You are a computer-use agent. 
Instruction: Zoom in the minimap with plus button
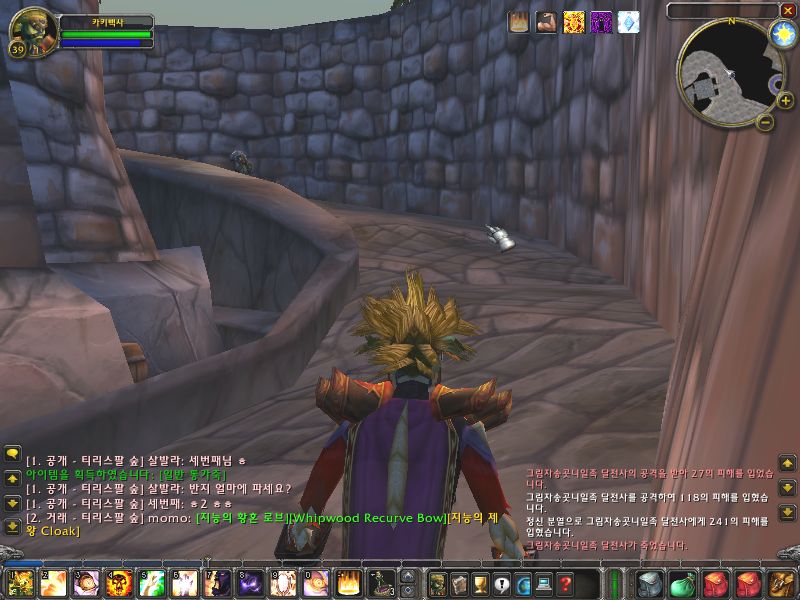point(785,100)
